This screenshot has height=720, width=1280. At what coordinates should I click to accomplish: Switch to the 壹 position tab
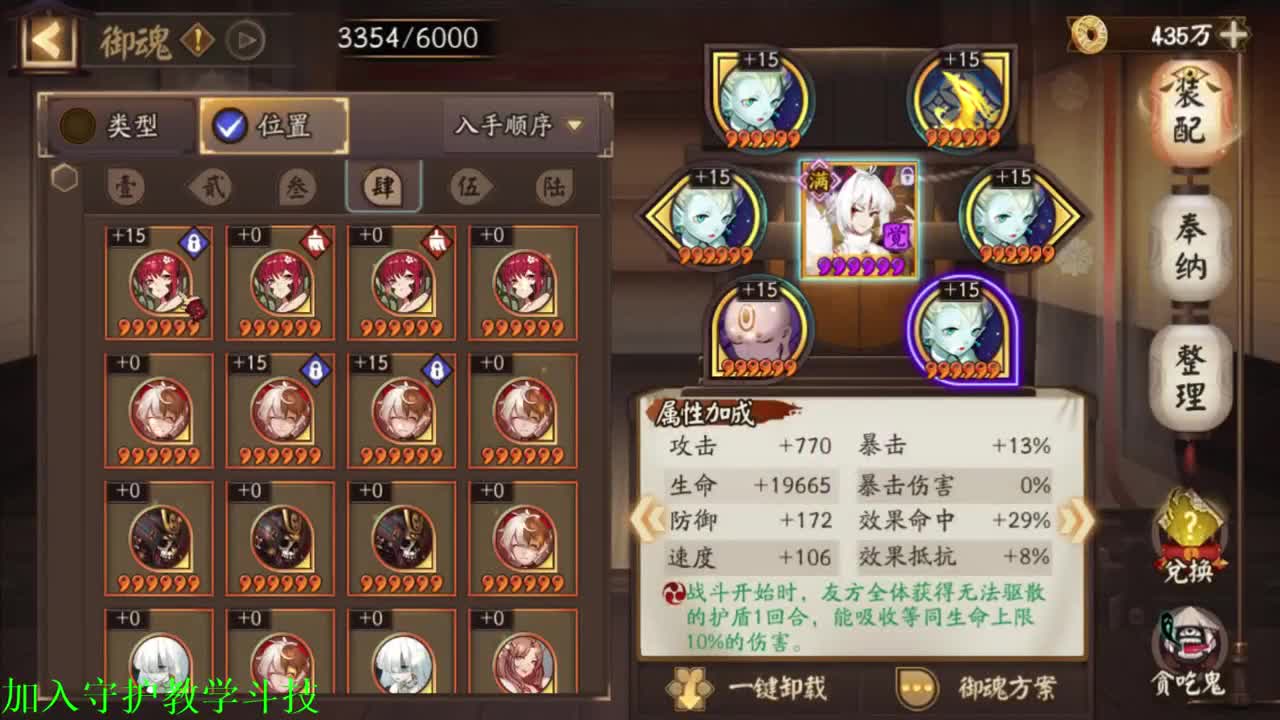coord(126,186)
